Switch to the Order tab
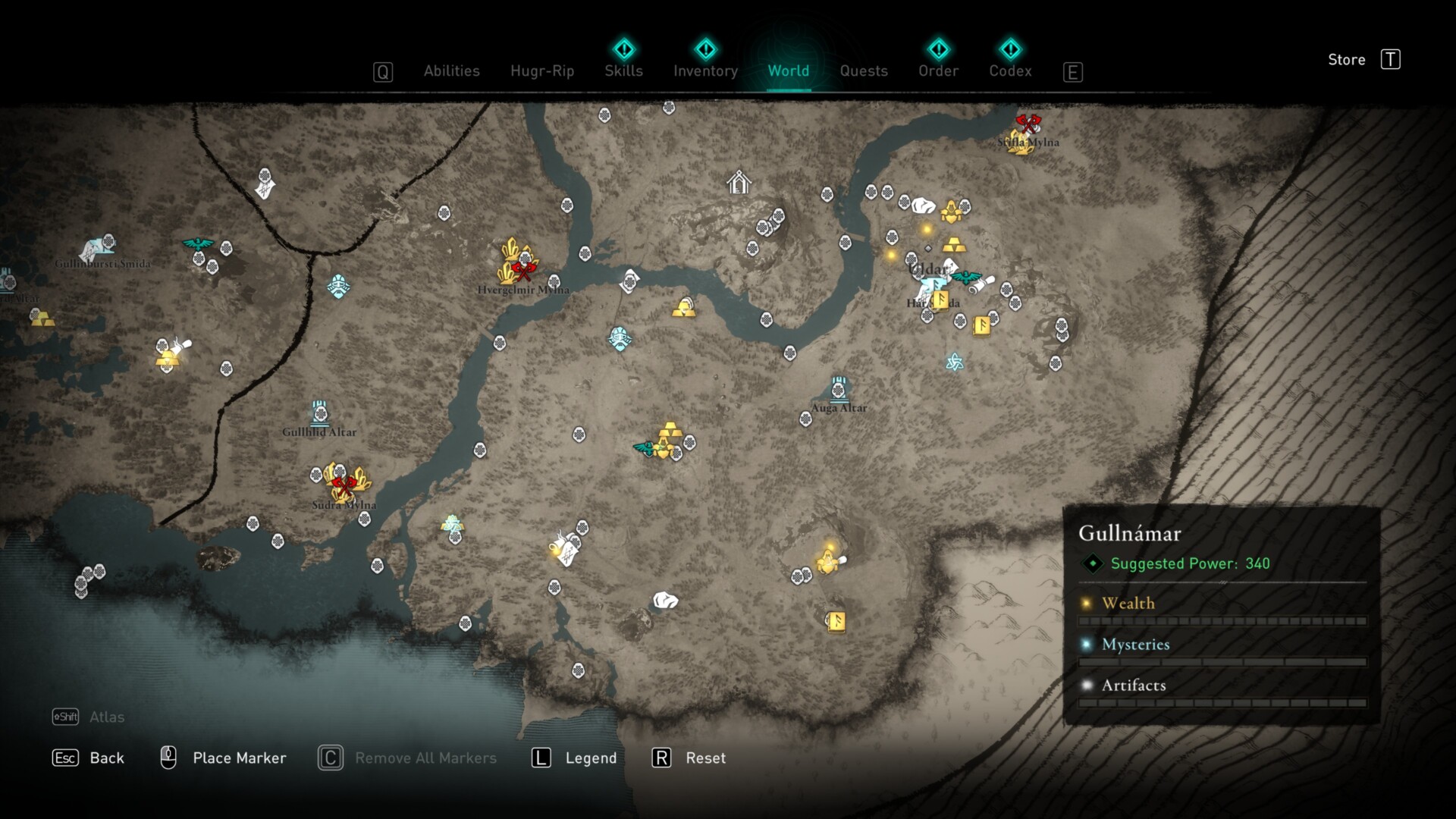The image size is (1456, 819). coord(938,71)
